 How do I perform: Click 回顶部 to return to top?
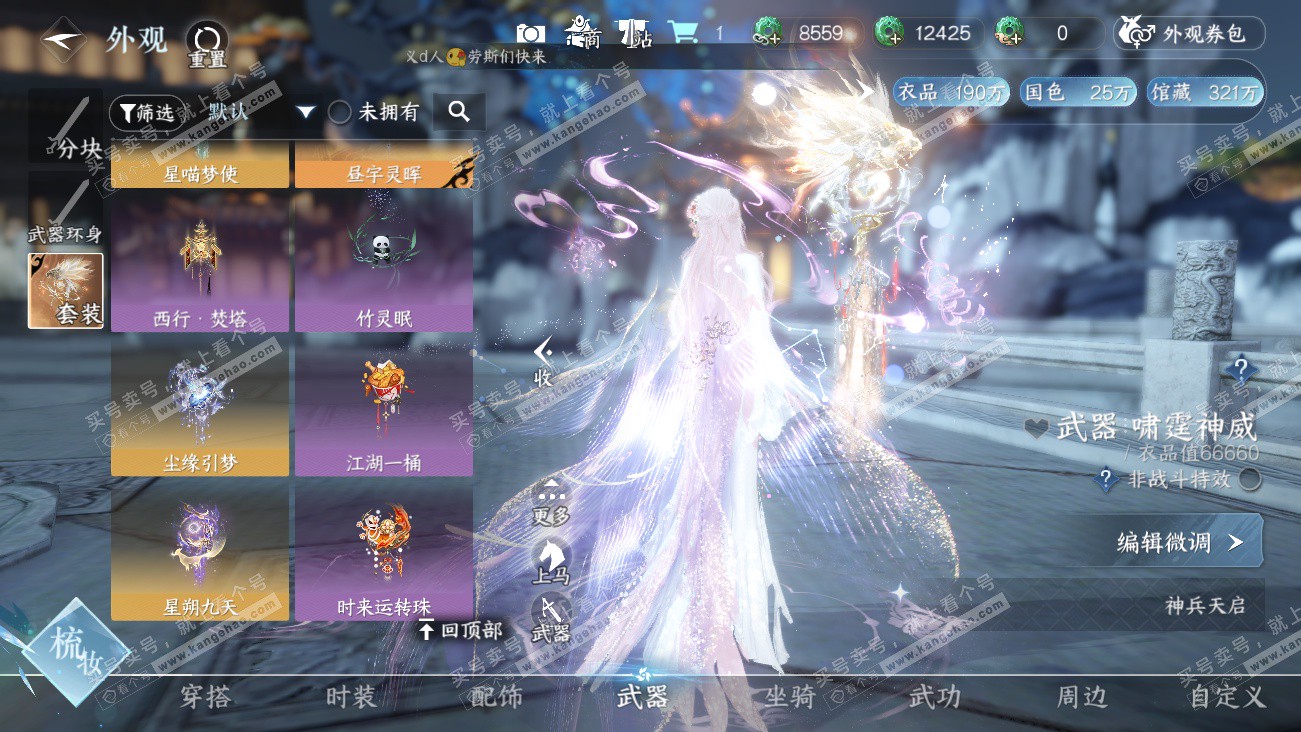click(x=460, y=631)
